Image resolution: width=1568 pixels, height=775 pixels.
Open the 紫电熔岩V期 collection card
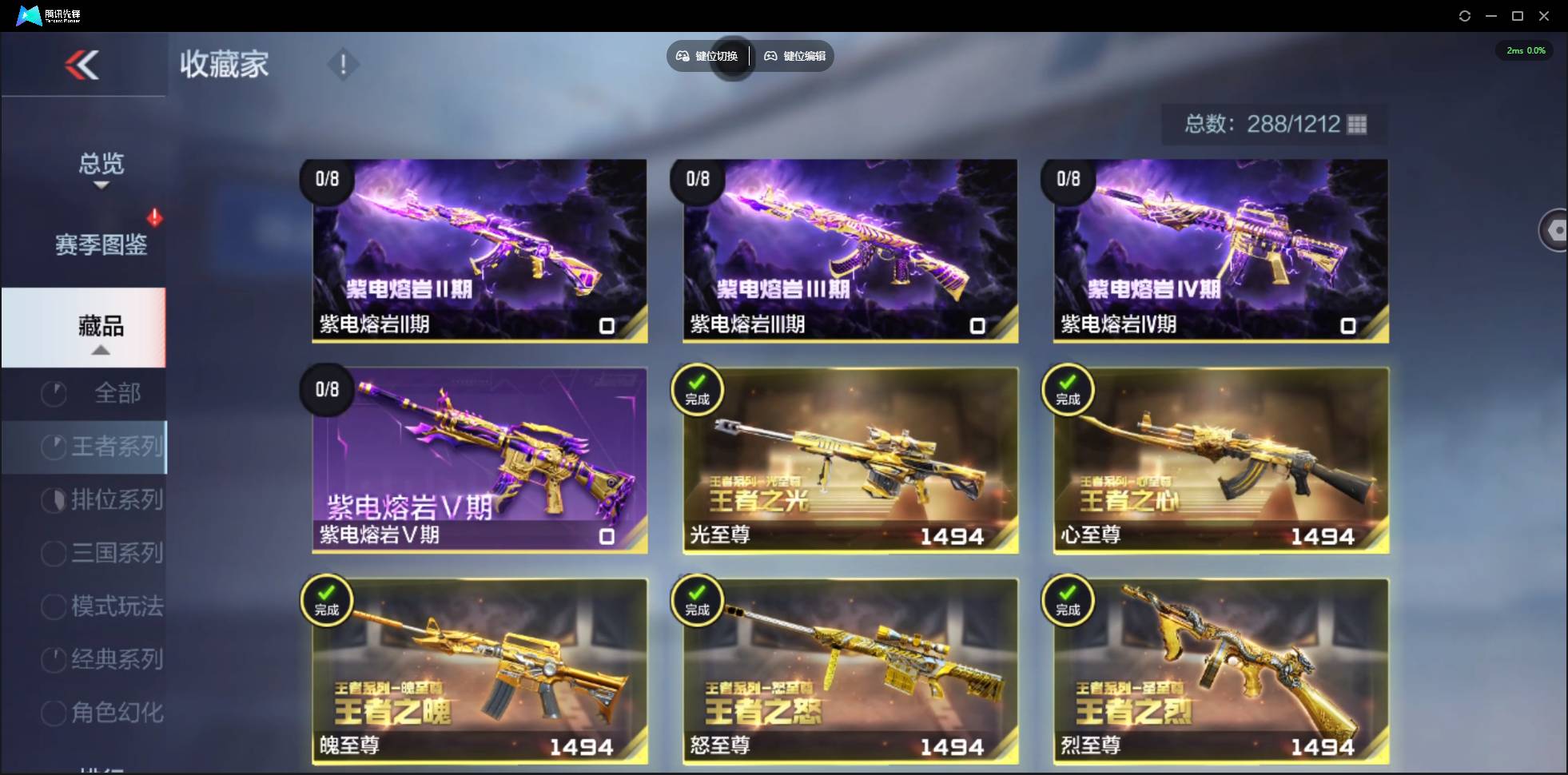(478, 461)
